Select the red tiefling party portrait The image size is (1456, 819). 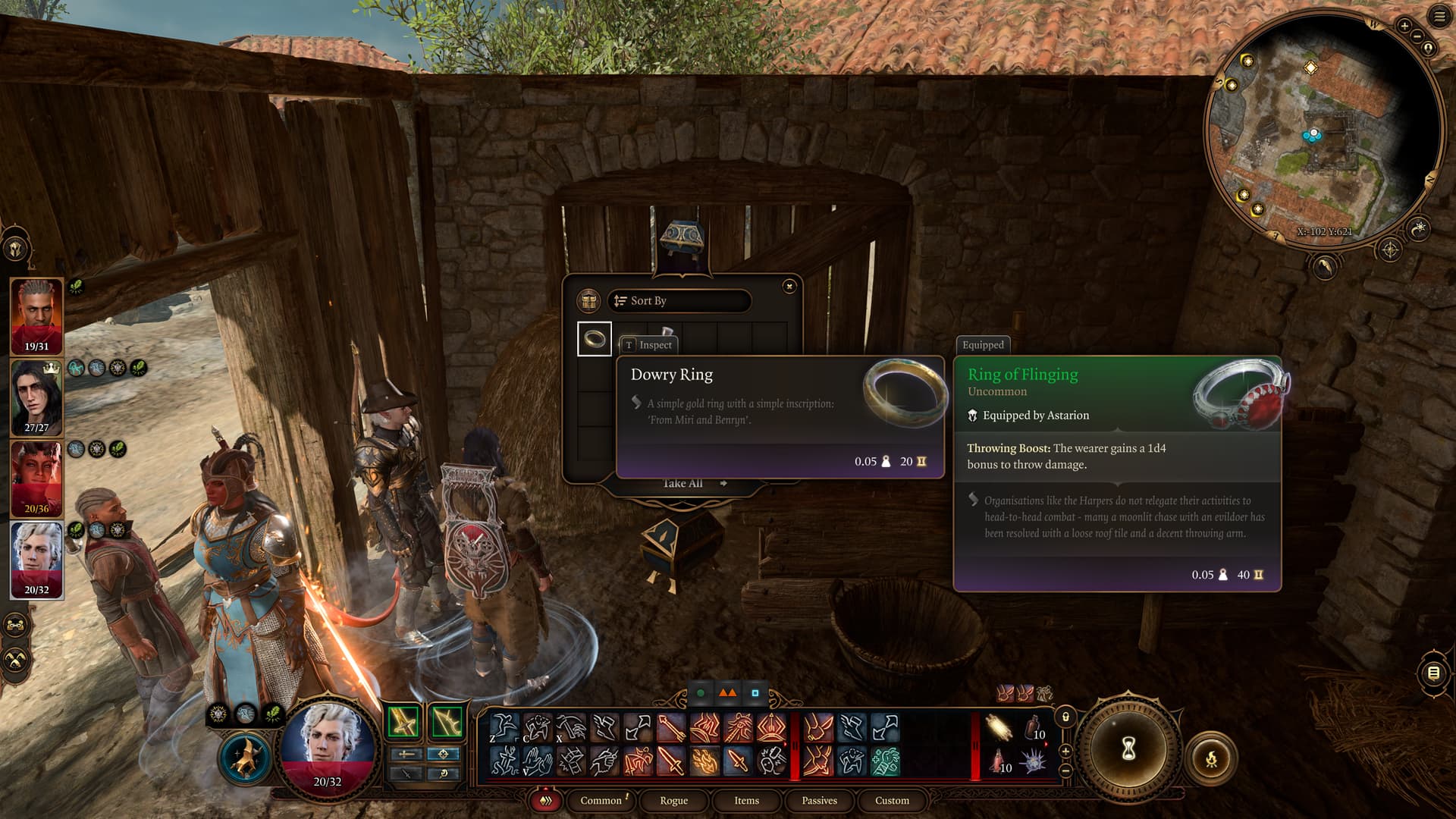pos(36,479)
